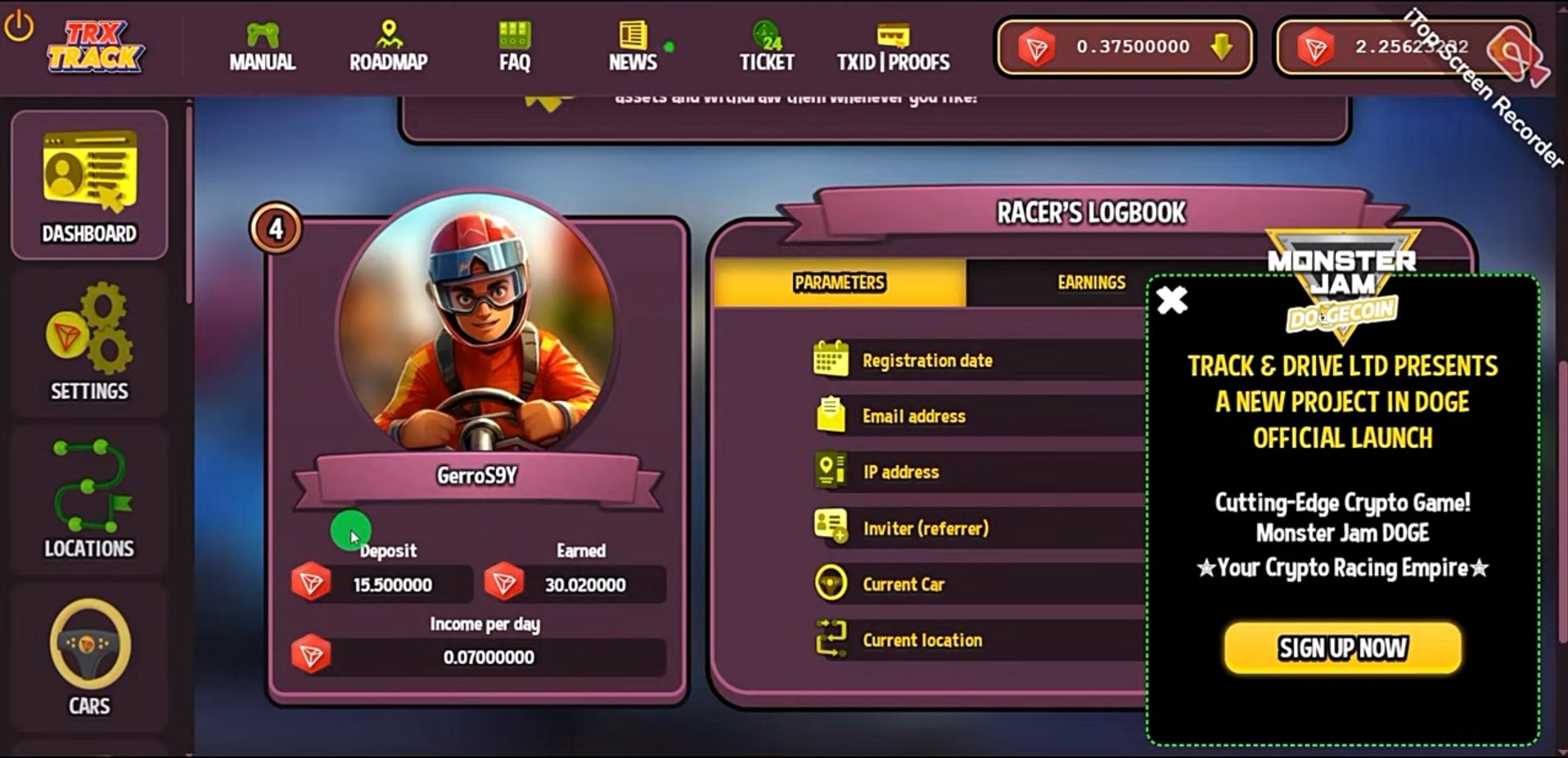Open the Roadmap page
The image size is (1568, 758).
click(x=388, y=47)
